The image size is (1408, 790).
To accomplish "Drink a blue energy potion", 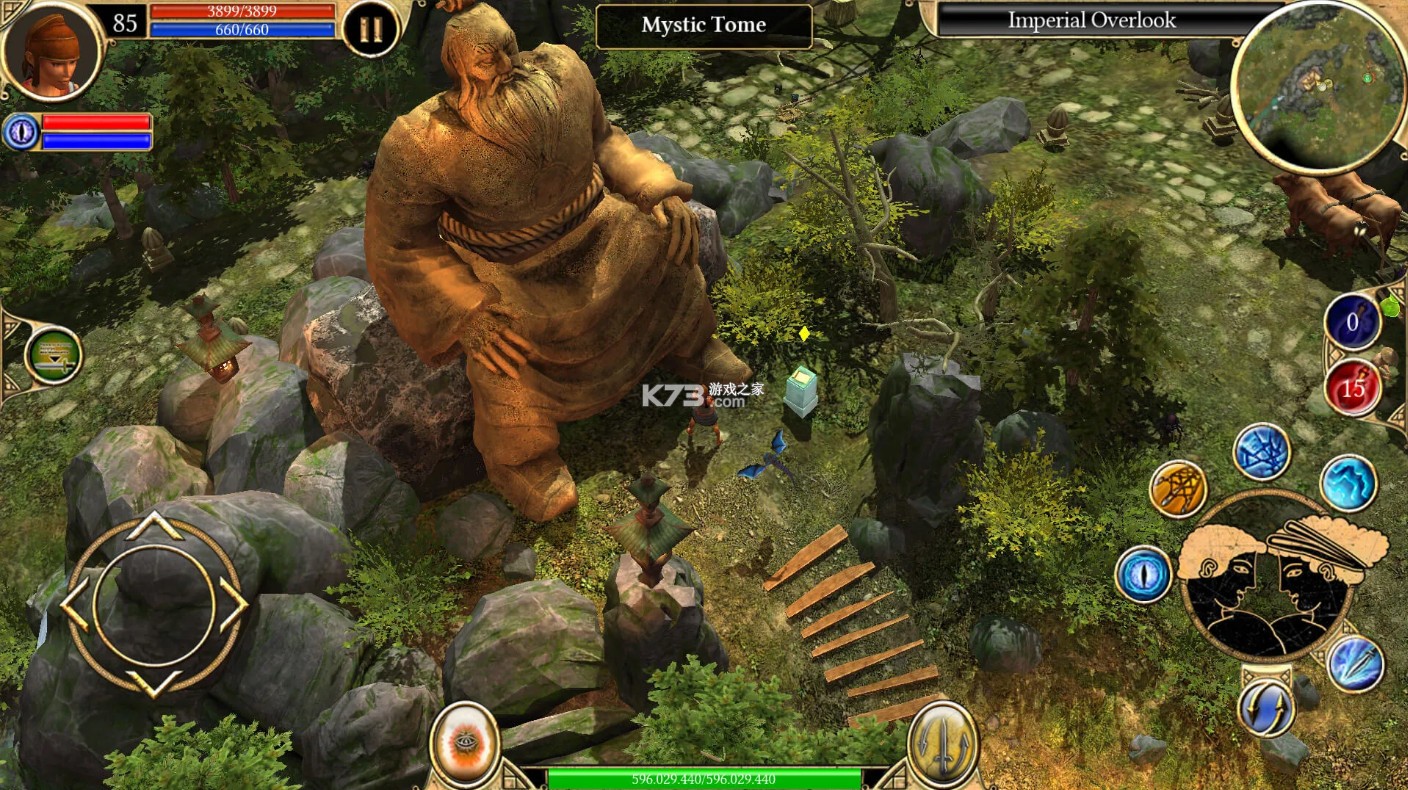I will coord(1353,322).
